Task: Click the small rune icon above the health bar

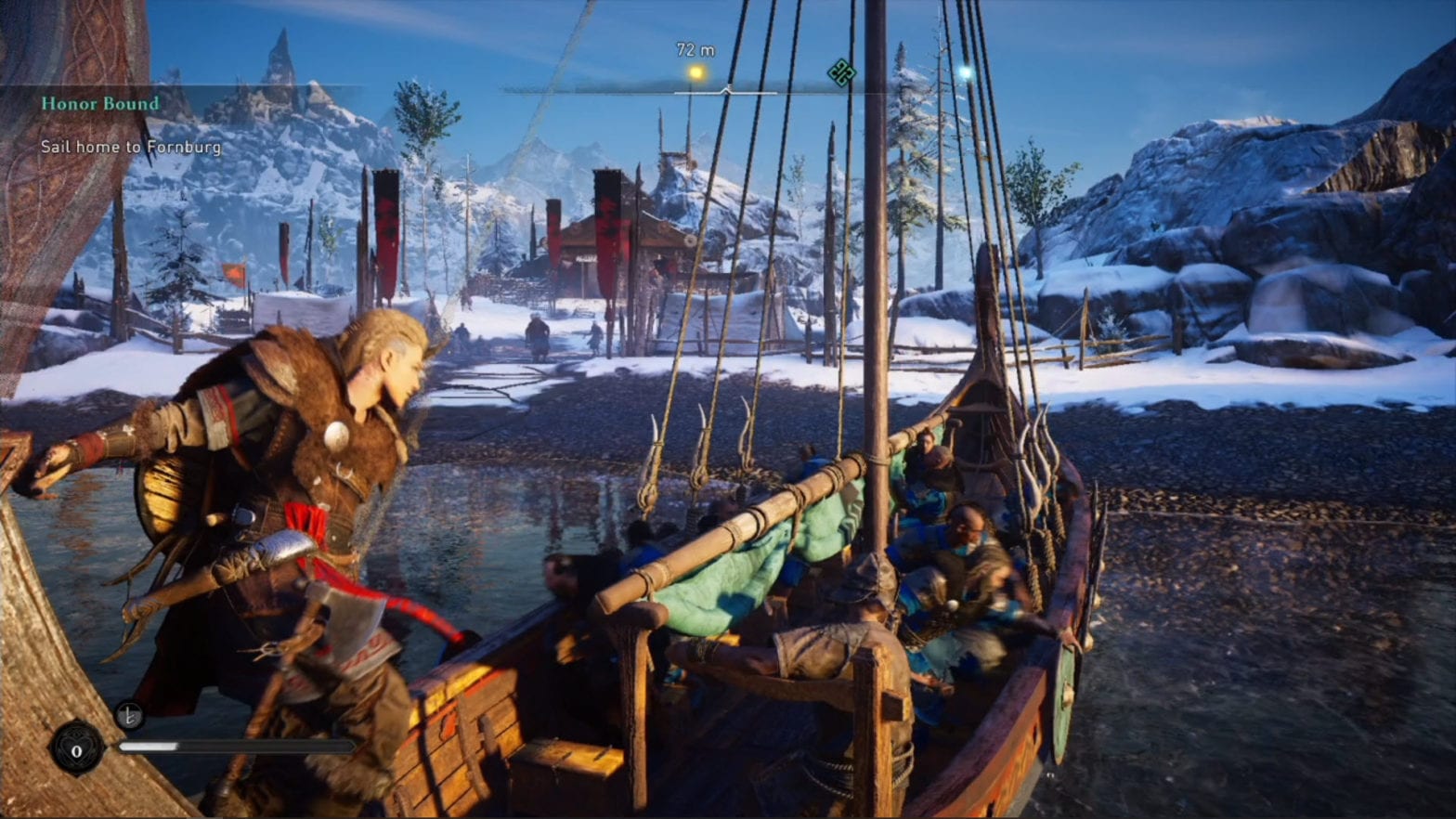Action: click(129, 715)
